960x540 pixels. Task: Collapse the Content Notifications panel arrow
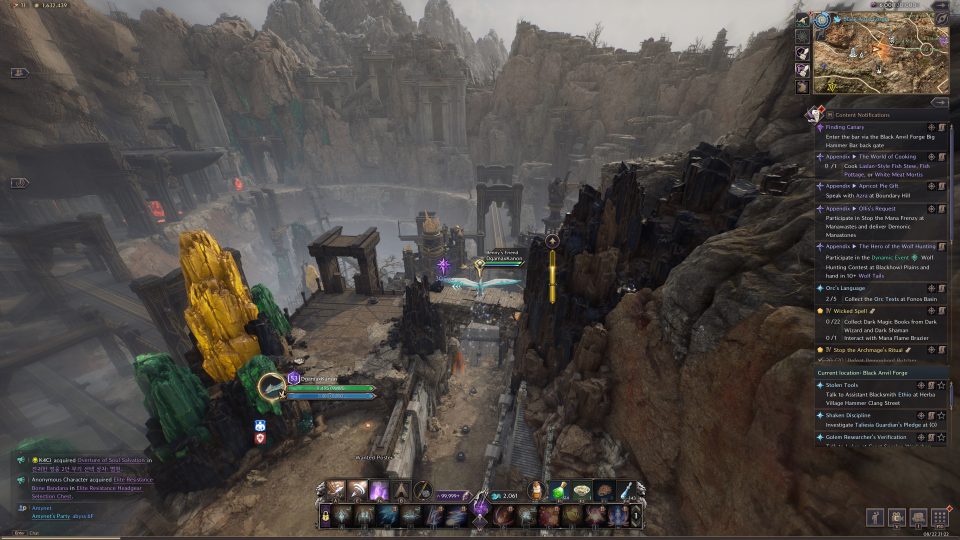[x=939, y=102]
